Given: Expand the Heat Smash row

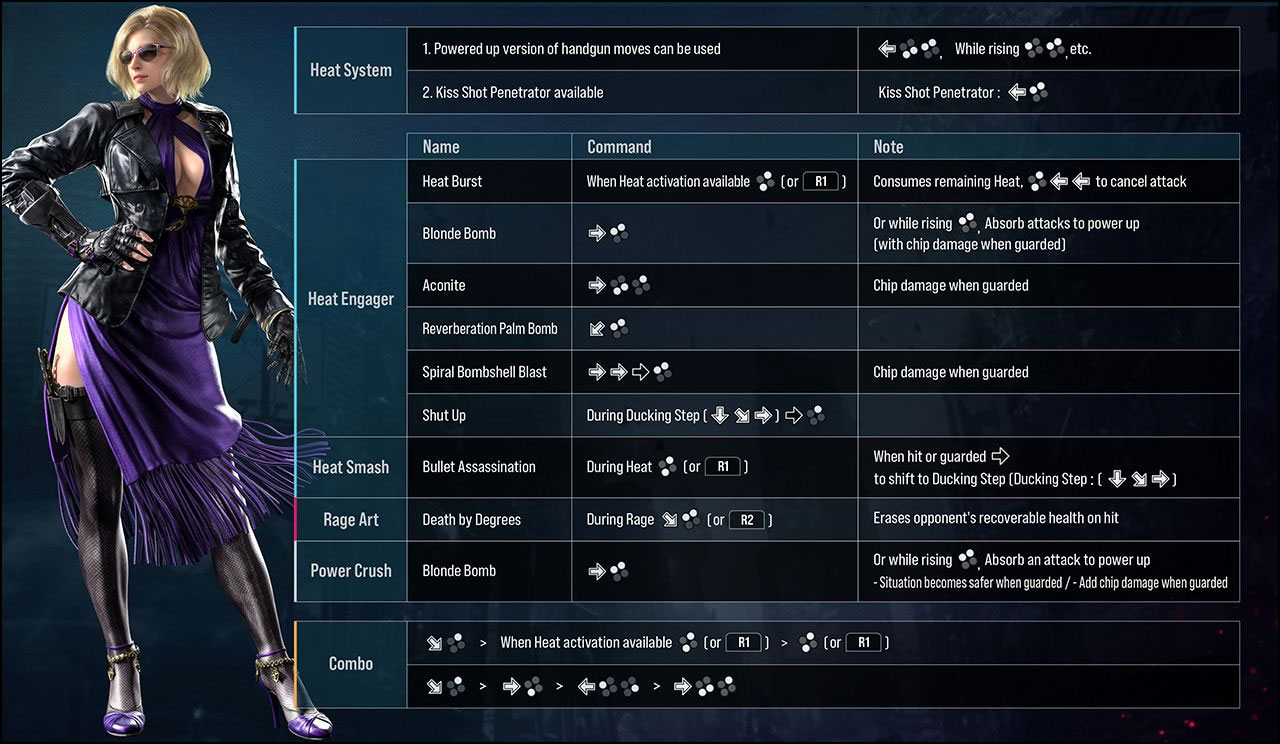Looking at the screenshot, I should tap(350, 466).
